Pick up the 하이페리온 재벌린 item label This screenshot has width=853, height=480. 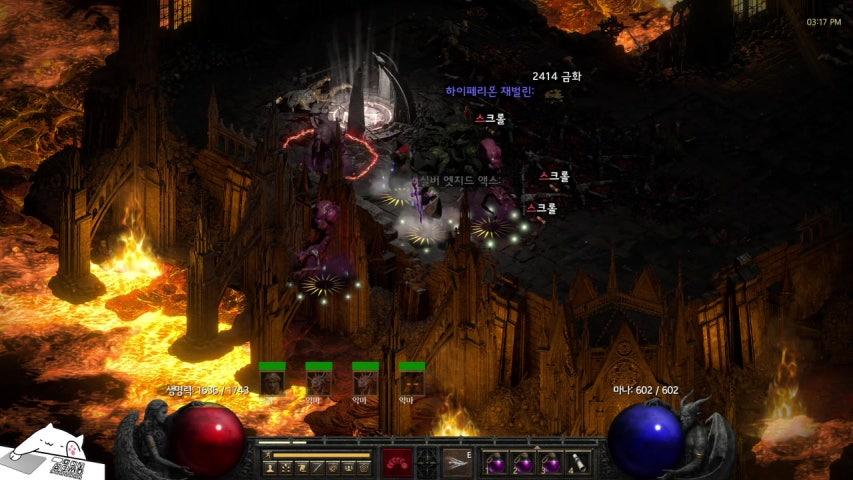tap(490, 91)
